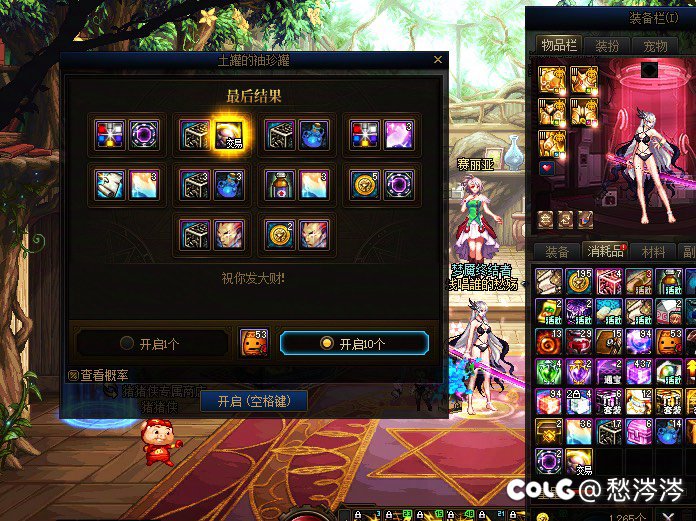Click the 开启 (空格键) button
The width and height of the screenshot is (696, 521).
254,401
